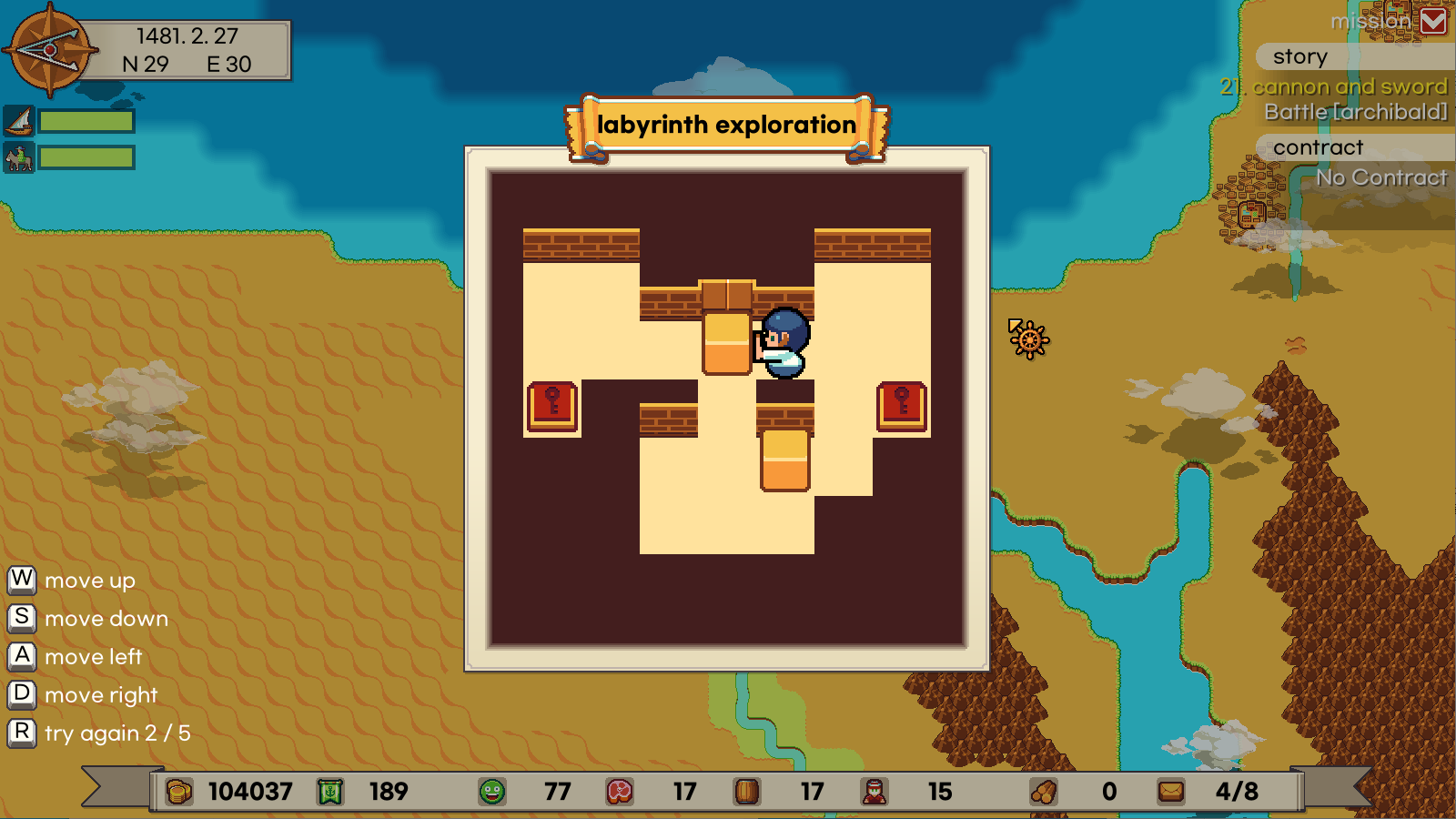
Task: Click the gold coins icon in the resource bar
Action: (178, 792)
